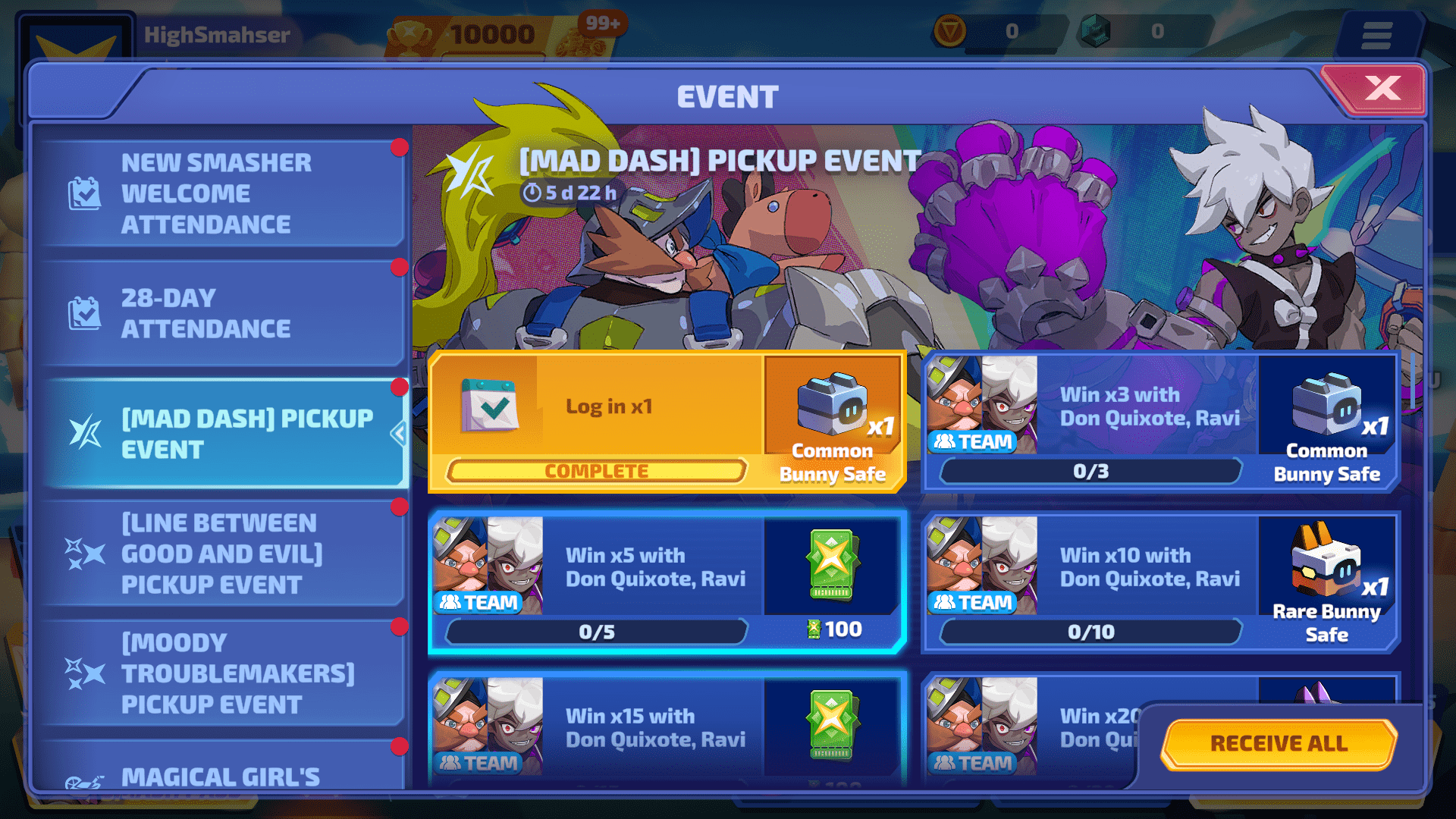Claim all rewards with Receive All
Viewport: 1456px width, 819px height.
point(1279,743)
